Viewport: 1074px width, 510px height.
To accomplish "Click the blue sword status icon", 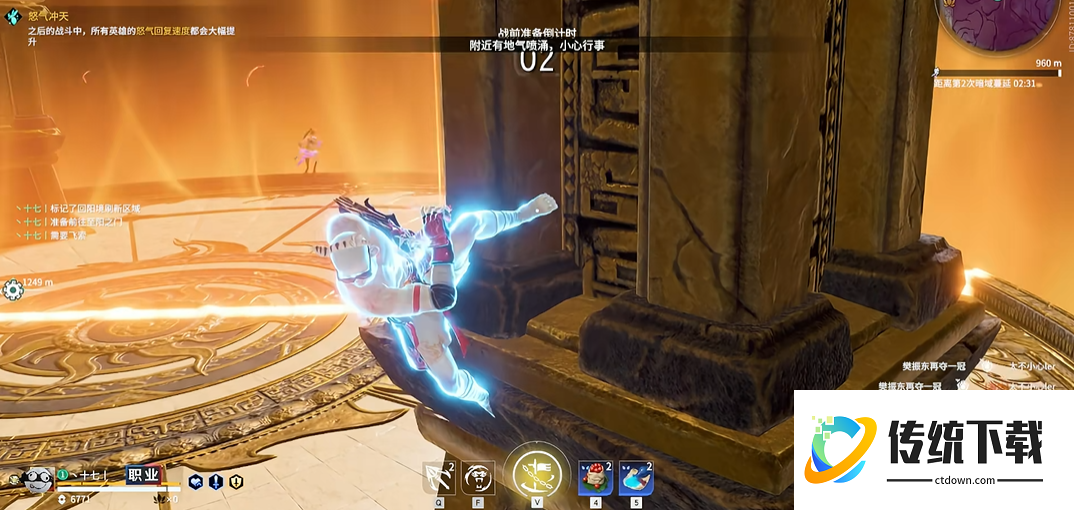I will pos(215,482).
